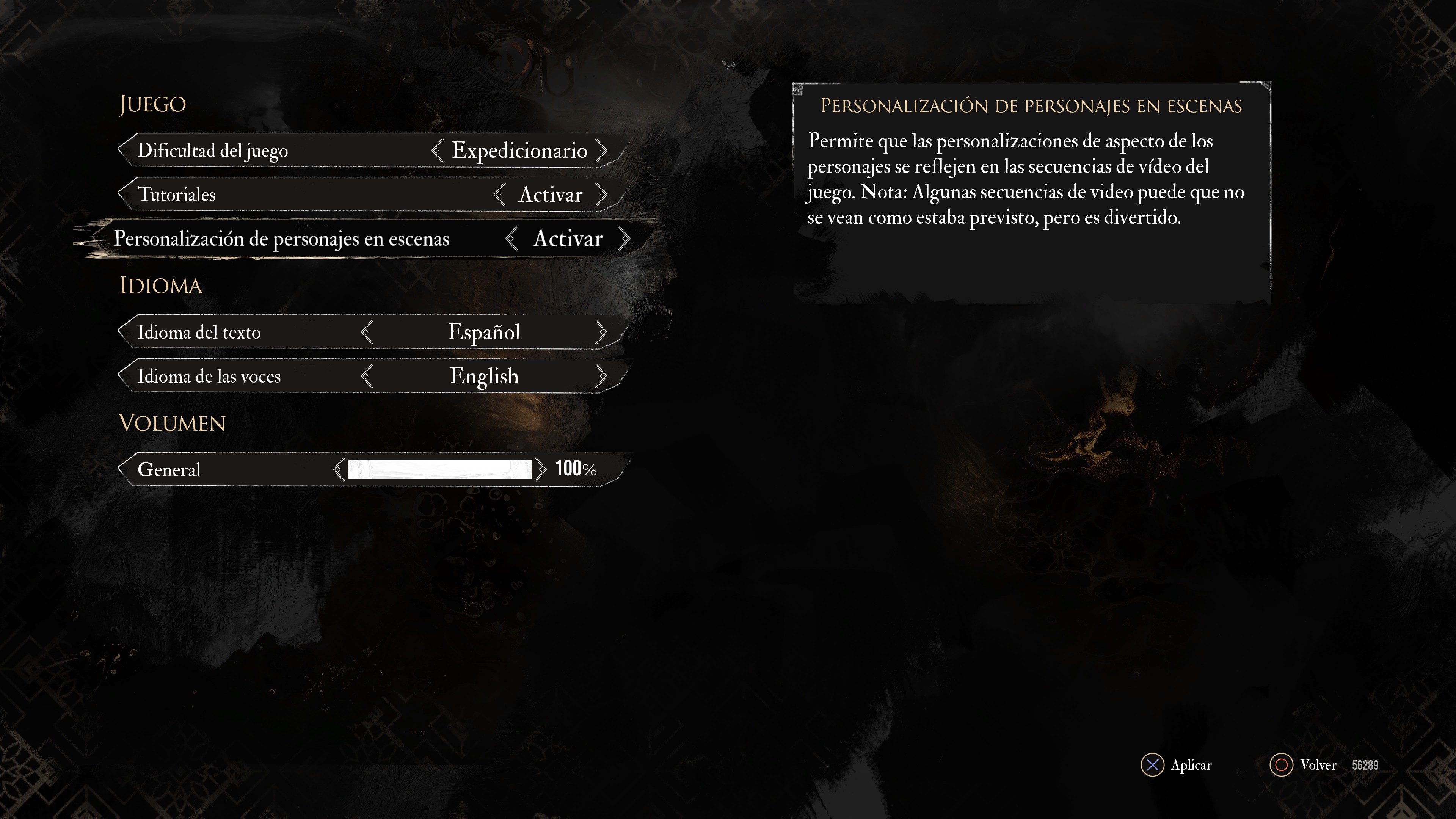
Task: Choose next text language after Español
Action: (601, 332)
